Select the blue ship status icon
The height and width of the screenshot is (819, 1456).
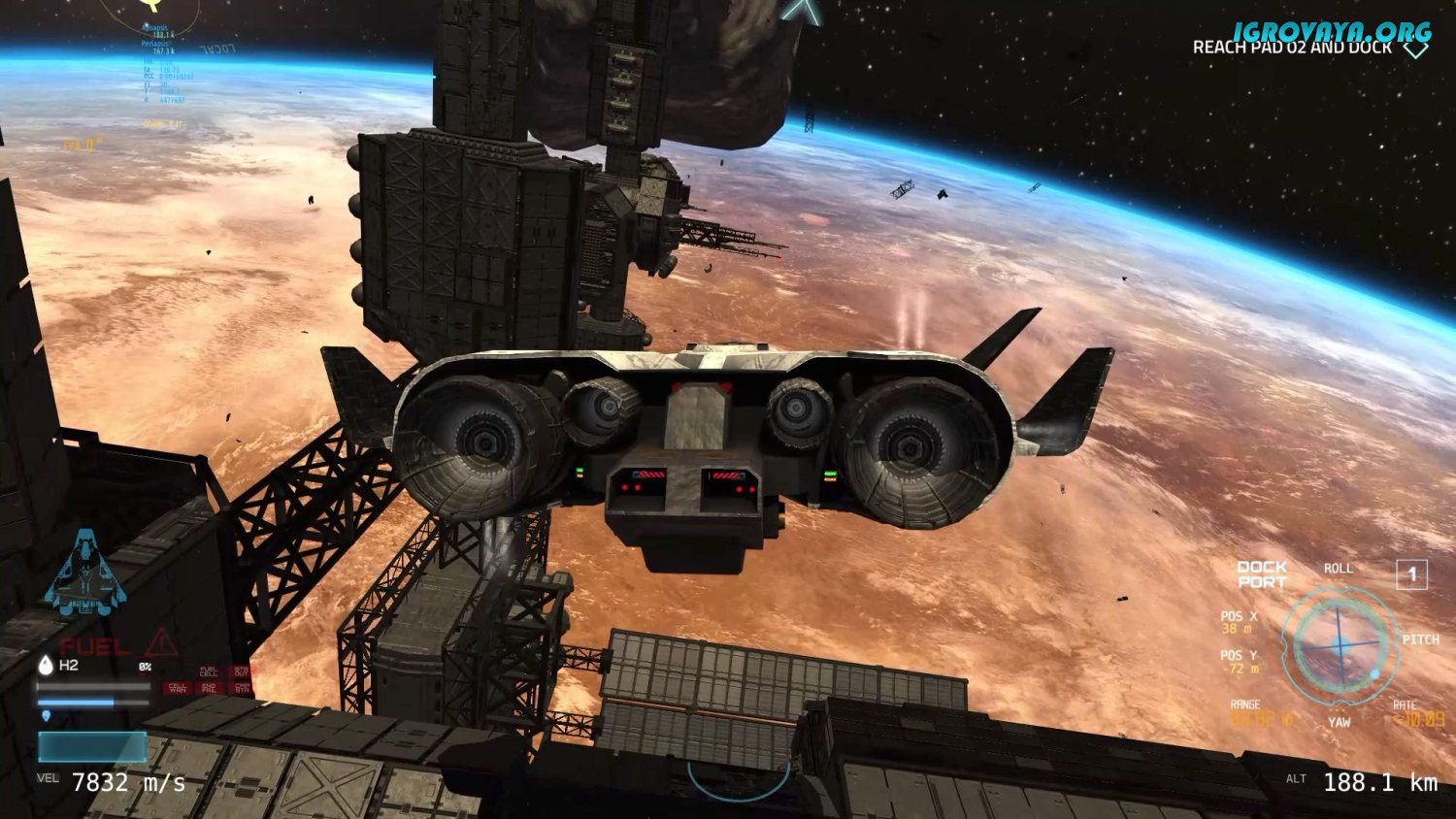point(86,573)
